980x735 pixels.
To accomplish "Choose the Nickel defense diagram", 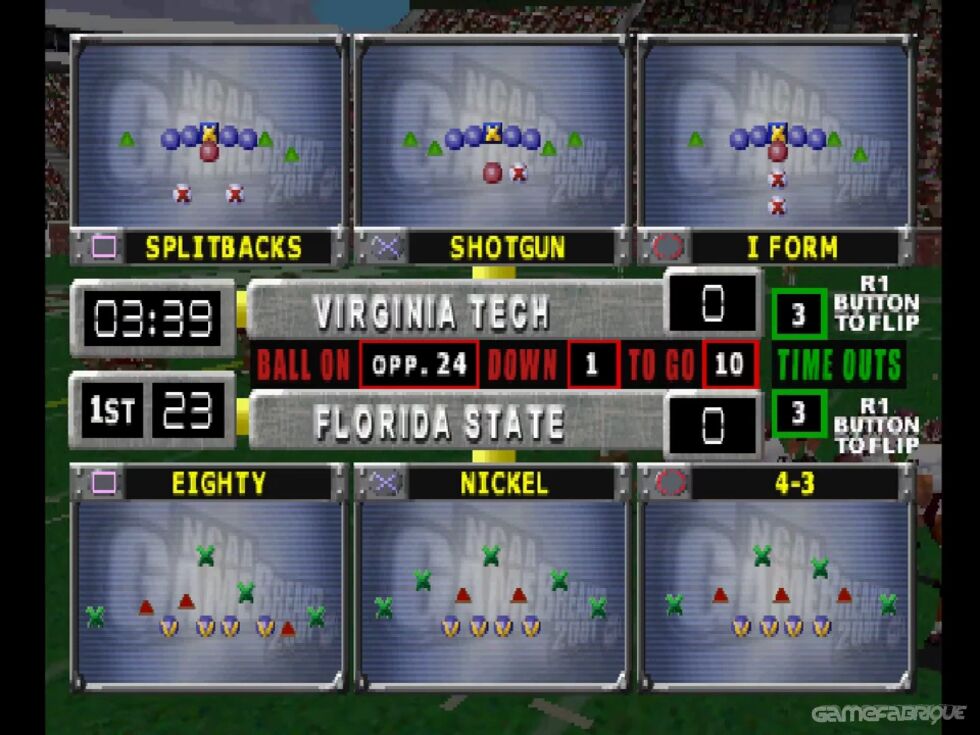I will (x=491, y=590).
